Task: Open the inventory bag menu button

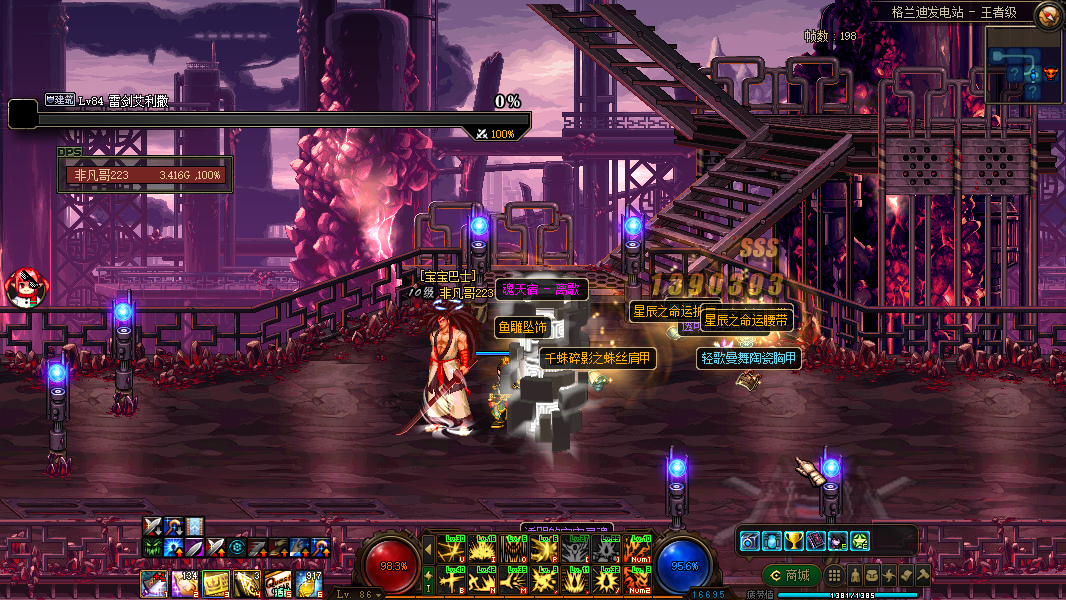Action: click(872, 575)
